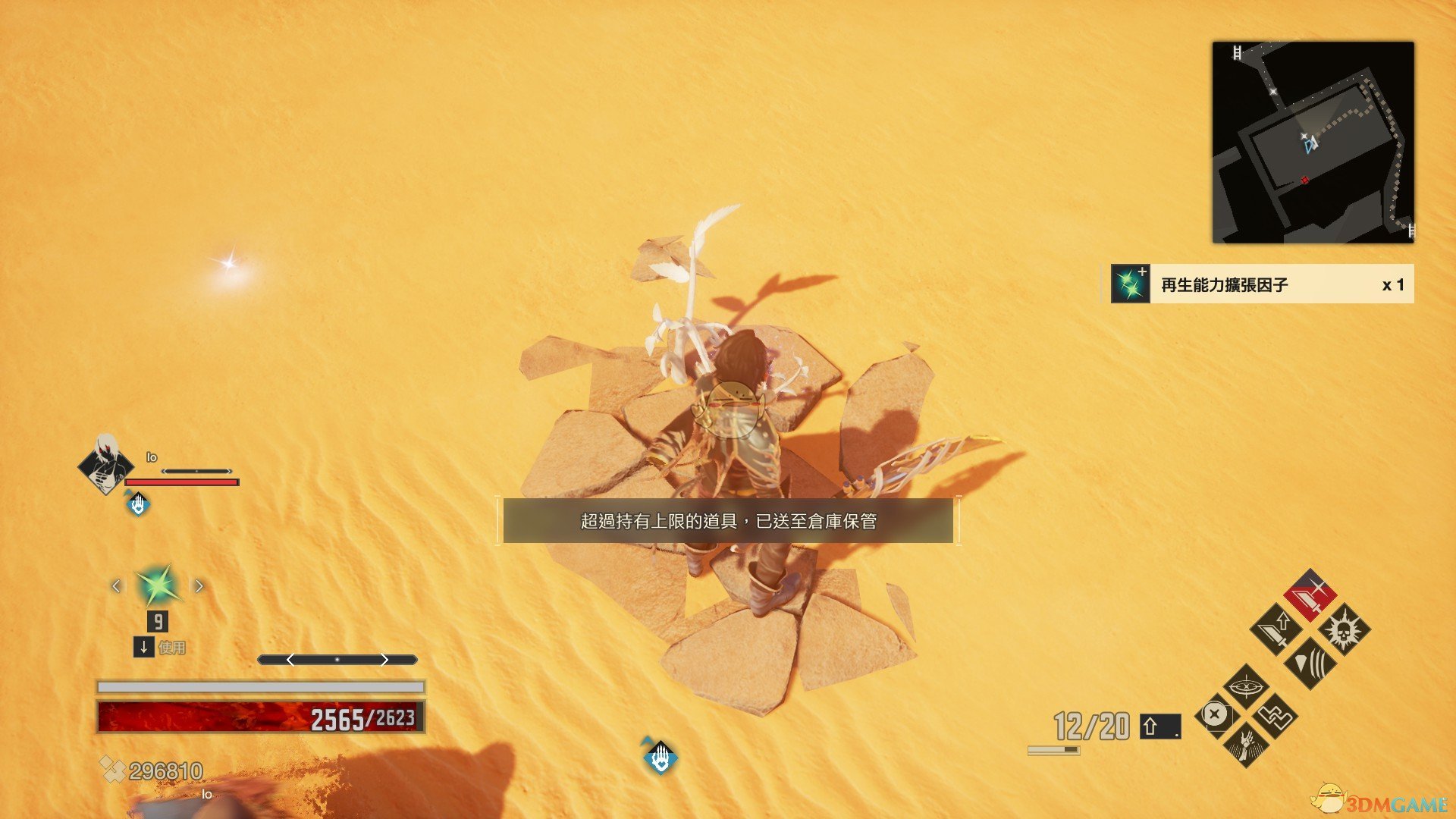Viewport: 1456px width, 819px height.
Task: Select the green star quick-use item
Action: pos(157,585)
